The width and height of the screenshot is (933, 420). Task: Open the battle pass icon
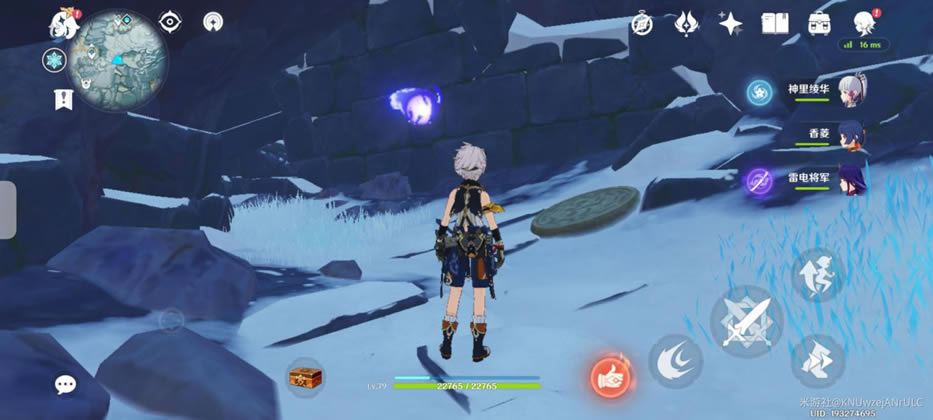click(821, 23)
